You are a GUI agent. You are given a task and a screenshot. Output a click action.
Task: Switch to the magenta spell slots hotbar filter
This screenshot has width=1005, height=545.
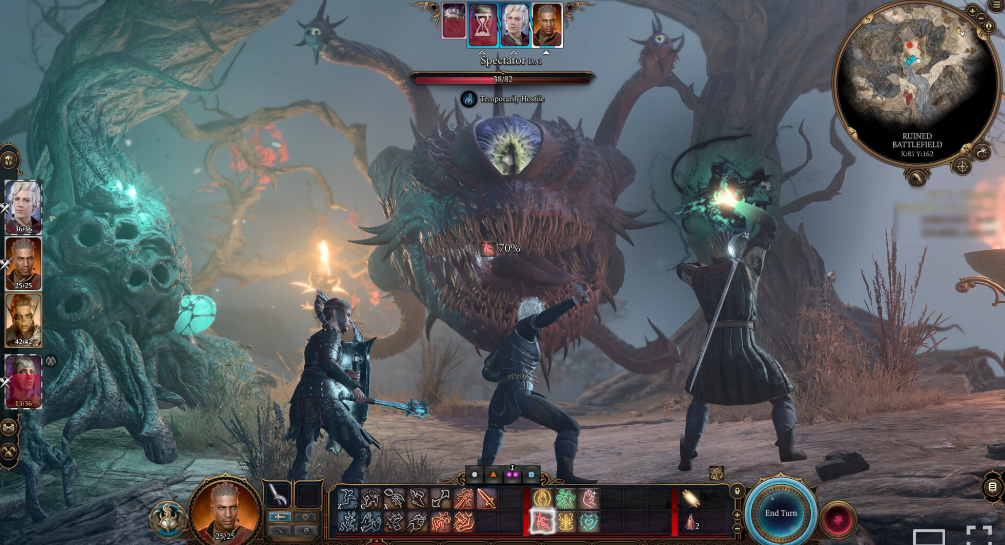click(x=513, y=474)
